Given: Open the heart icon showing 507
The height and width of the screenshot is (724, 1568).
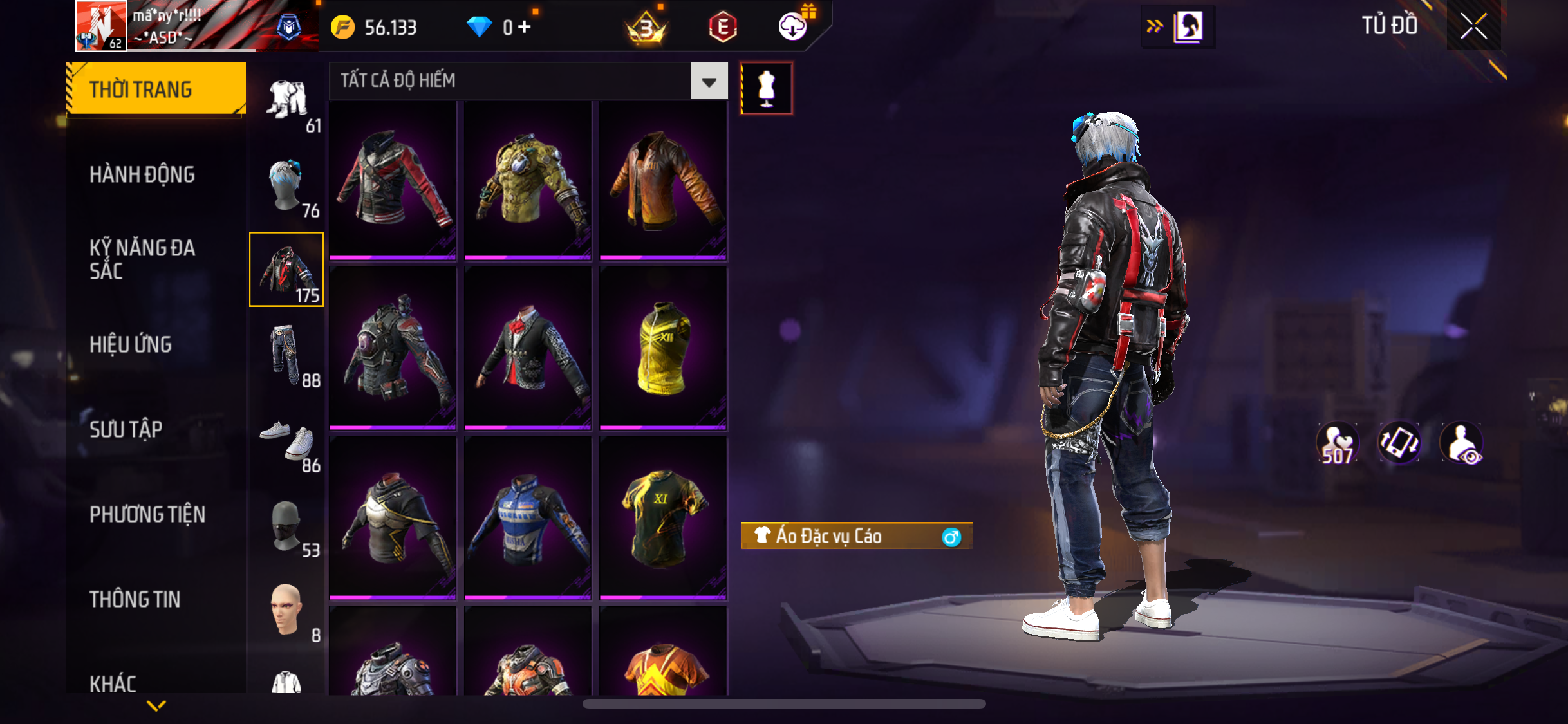Looking at the screenshot, I should click(x=1337, y=443).
